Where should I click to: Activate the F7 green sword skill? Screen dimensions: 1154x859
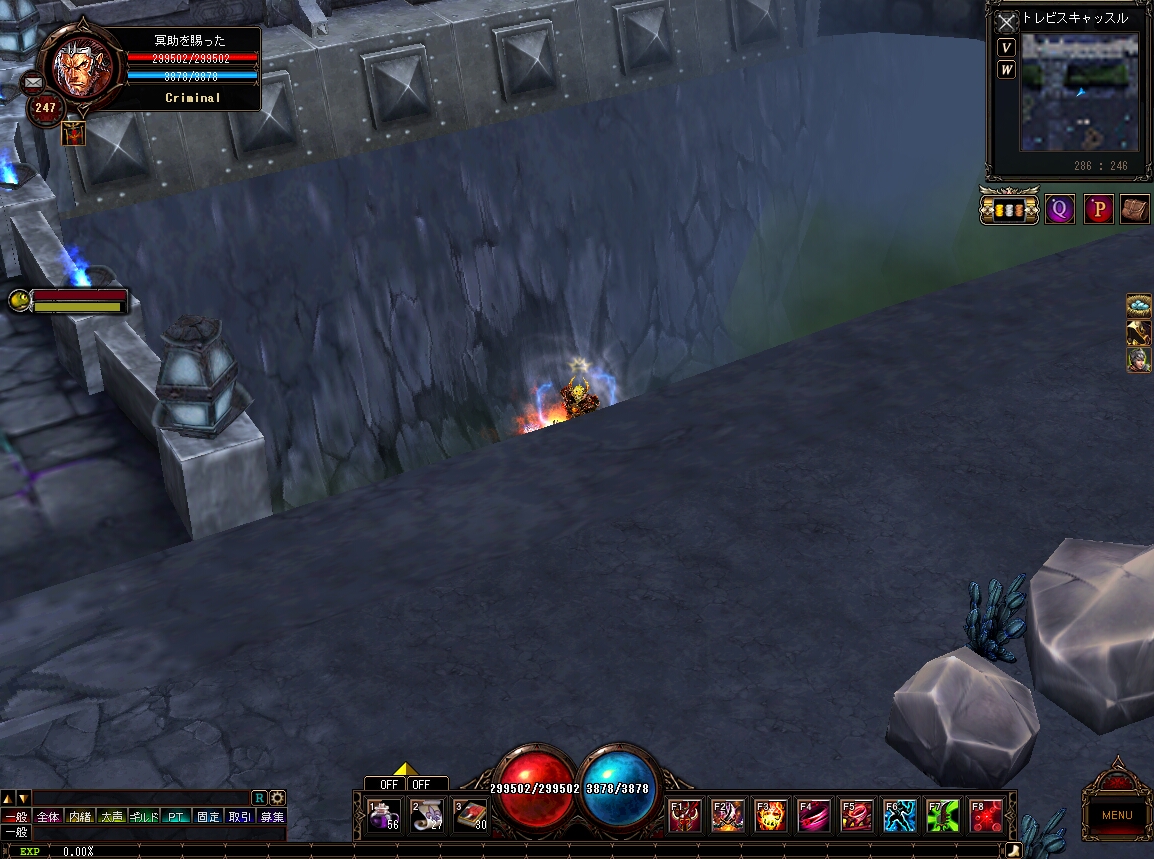pyautogui.click(x=943, y=816)
